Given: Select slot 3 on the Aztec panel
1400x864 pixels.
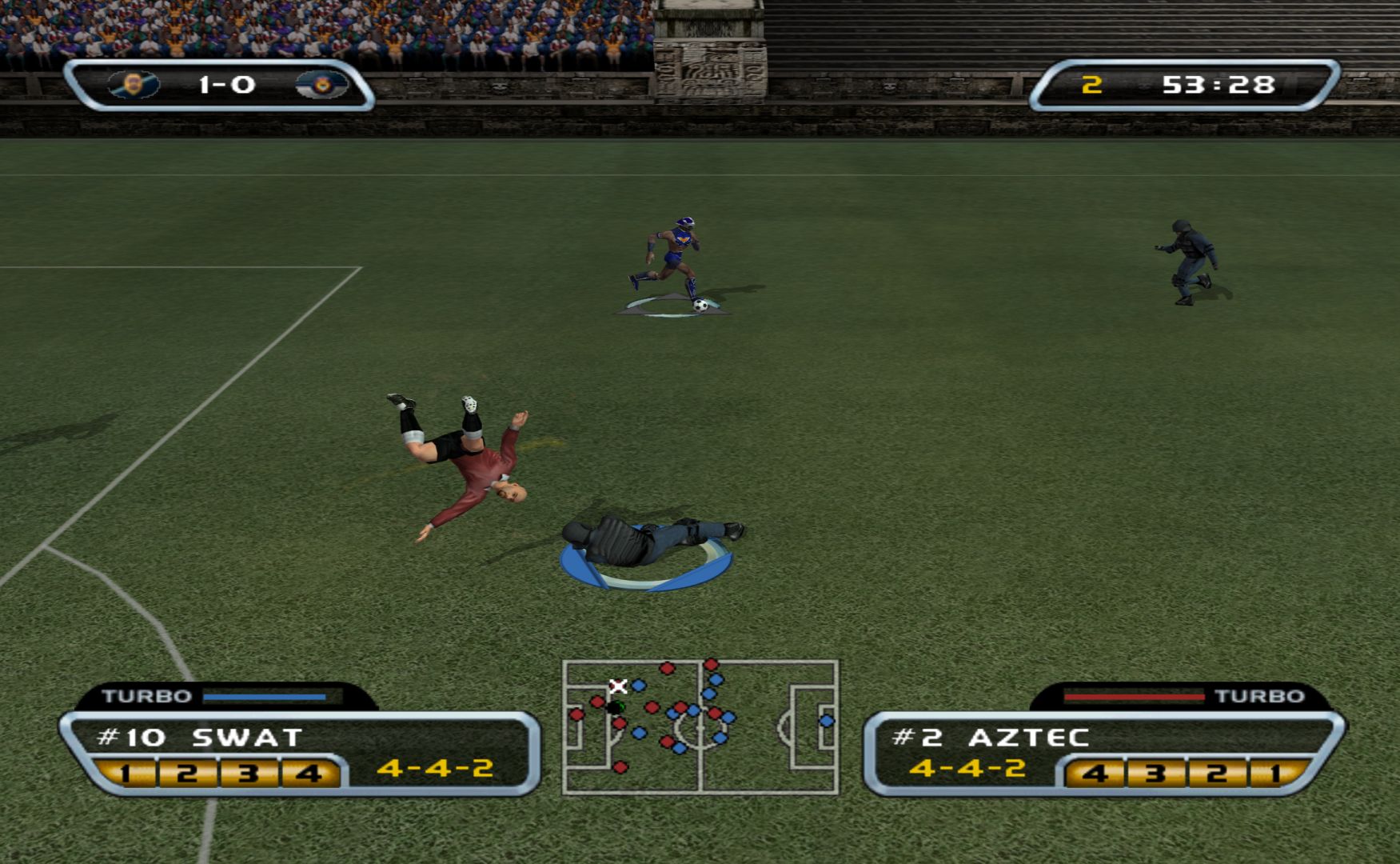Looking at the screenshot, I should pos(1155,774).
